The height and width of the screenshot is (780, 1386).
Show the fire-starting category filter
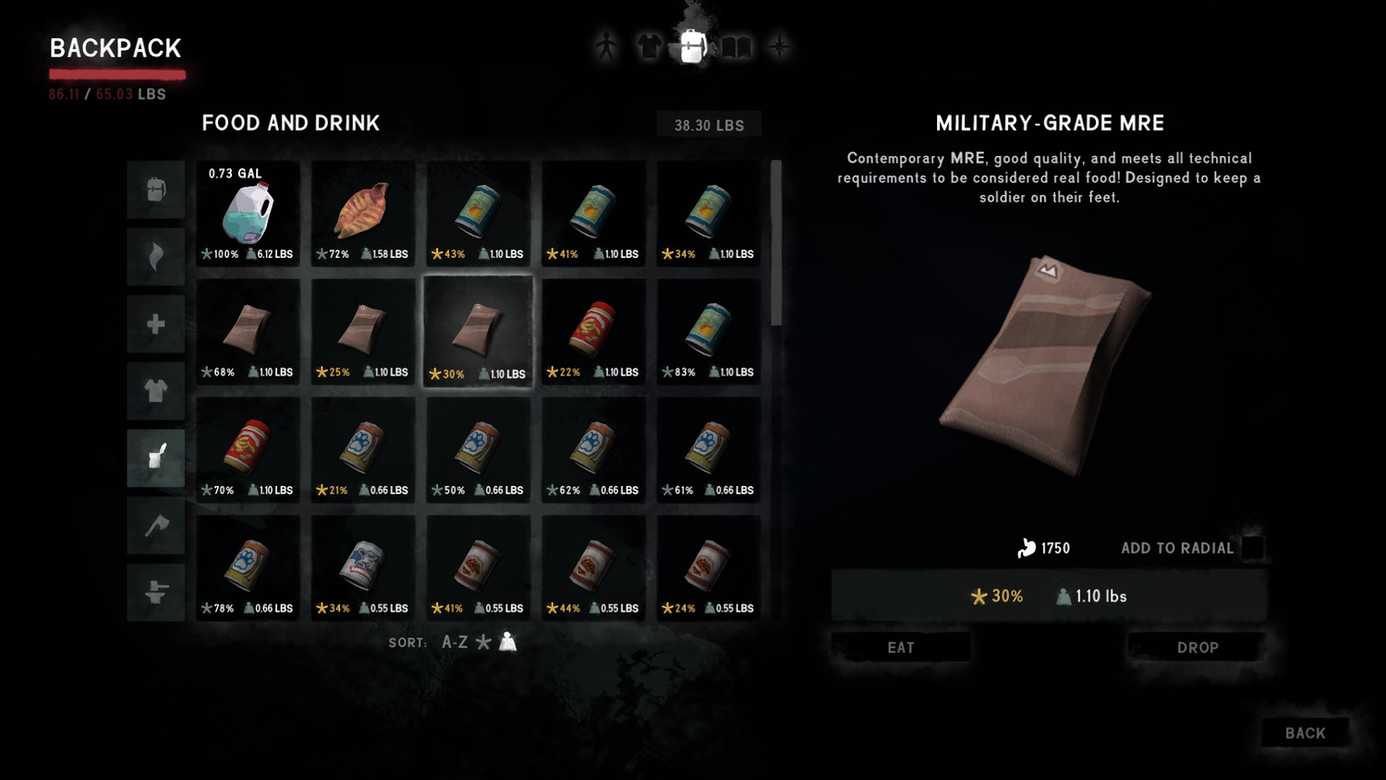pyautogui.click(x=156, y=256)
